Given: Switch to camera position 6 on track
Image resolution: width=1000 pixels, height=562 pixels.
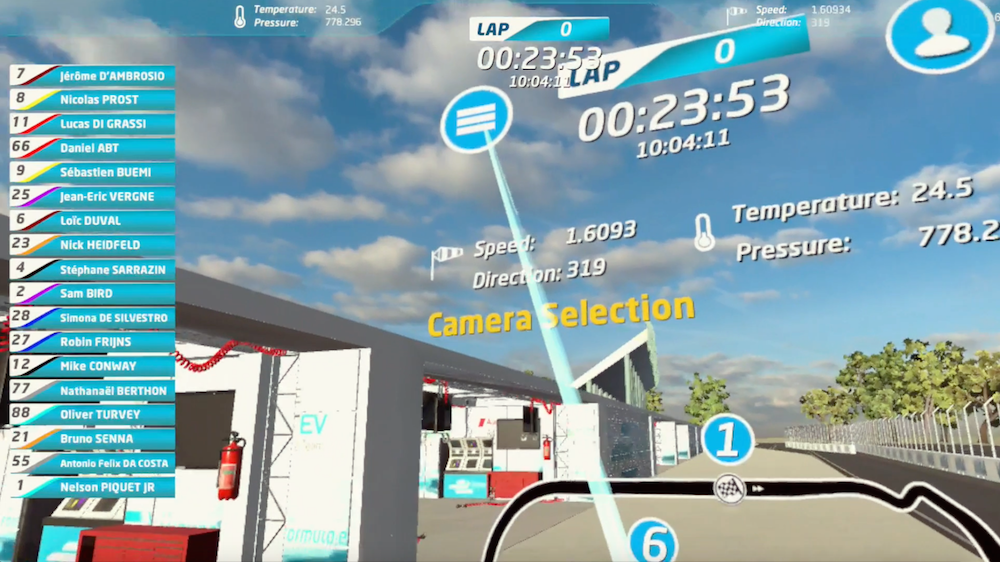Looking at the screenshot, I should tap(653, 543).
